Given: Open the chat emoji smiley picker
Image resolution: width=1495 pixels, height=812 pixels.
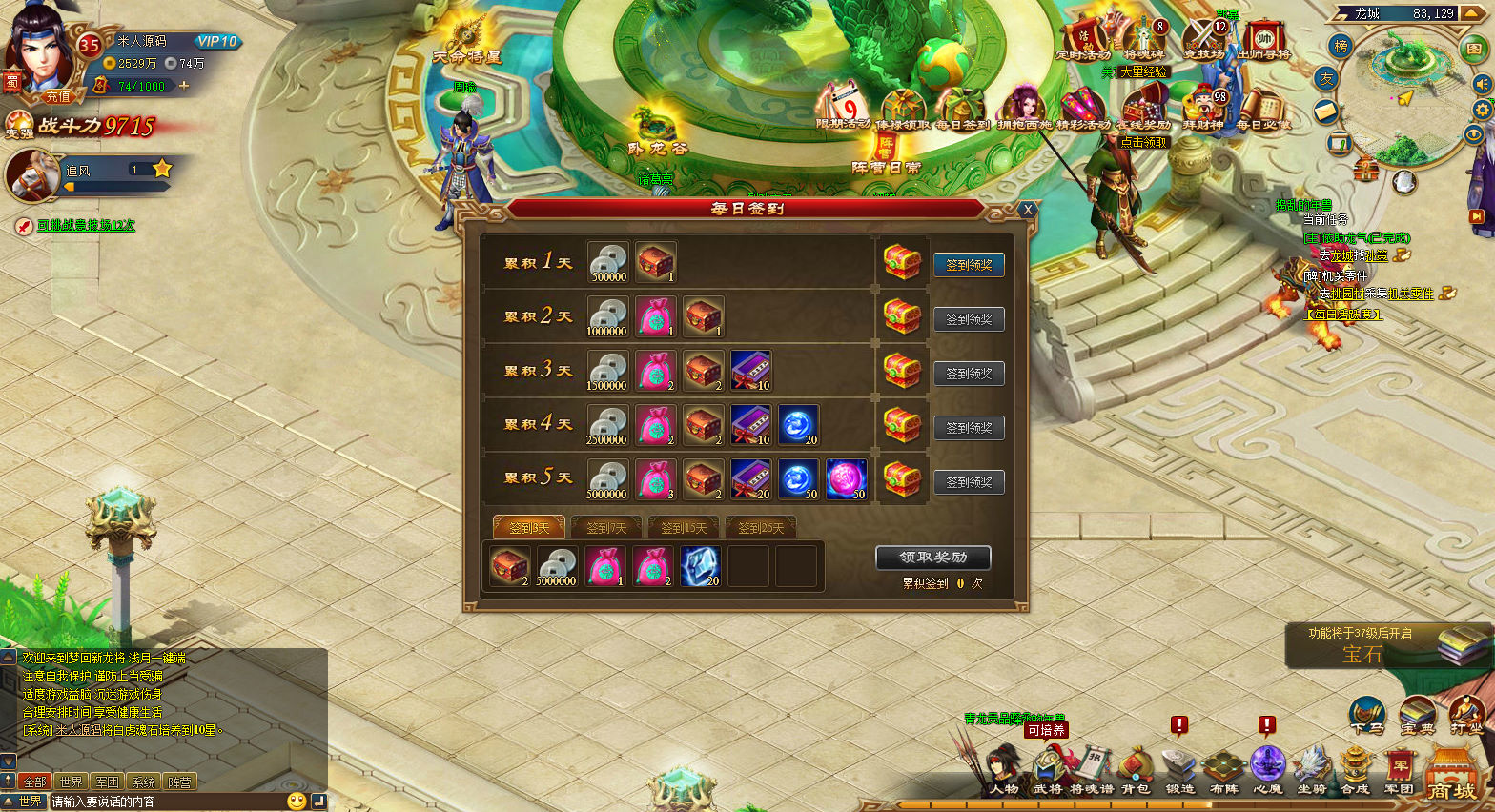Looking at the screenshot, I should pos(297,802).
